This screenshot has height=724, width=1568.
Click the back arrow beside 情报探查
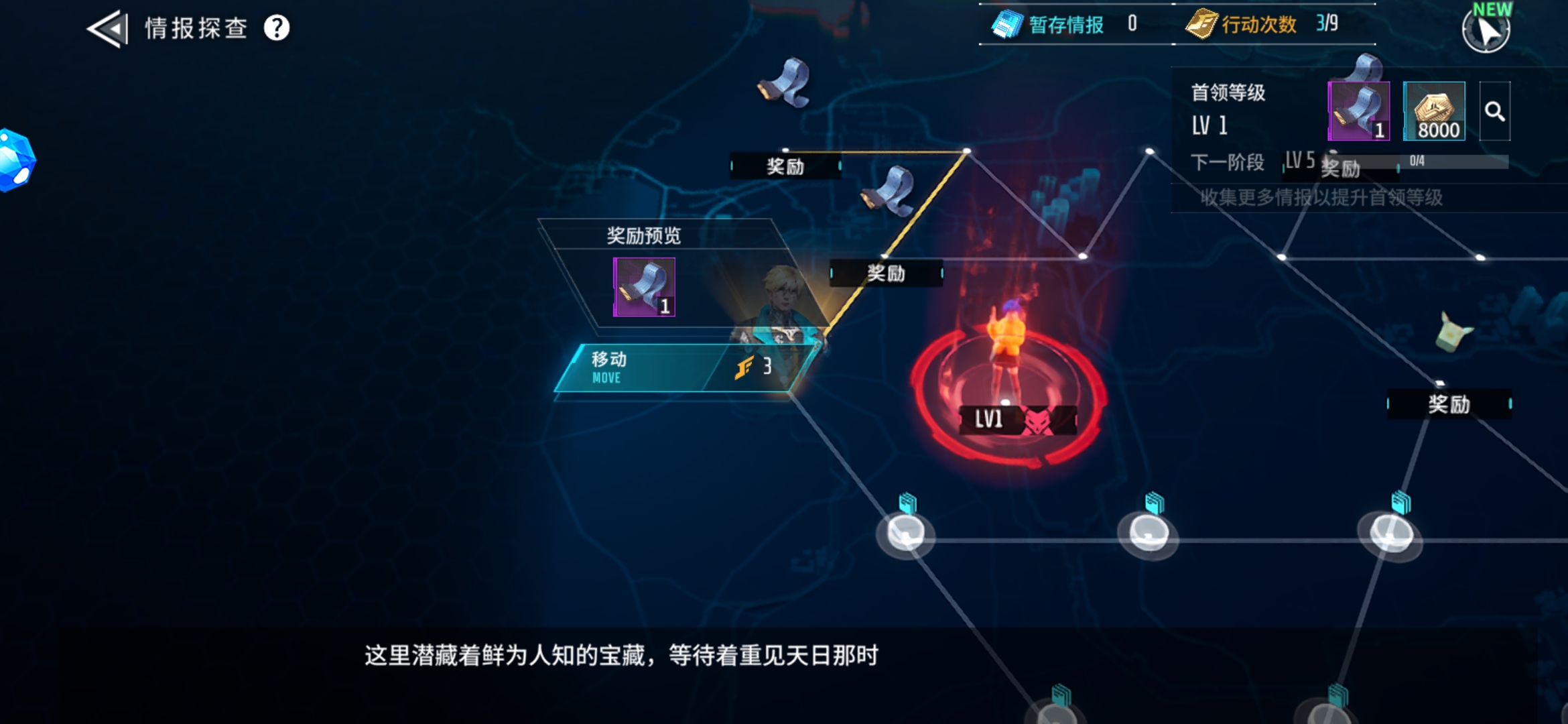pos(107,29)
